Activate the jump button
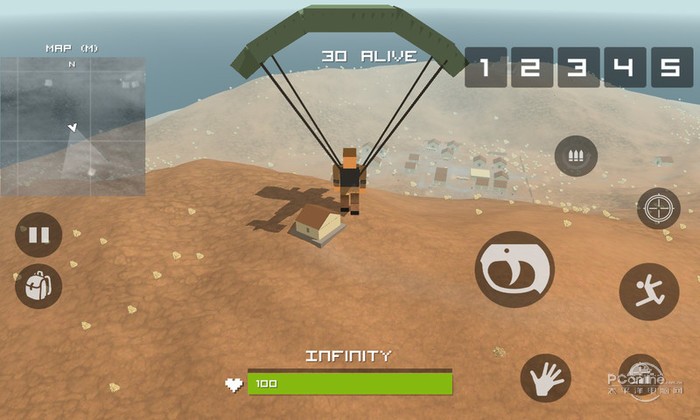700x420 pixels. tap(648, 291)
